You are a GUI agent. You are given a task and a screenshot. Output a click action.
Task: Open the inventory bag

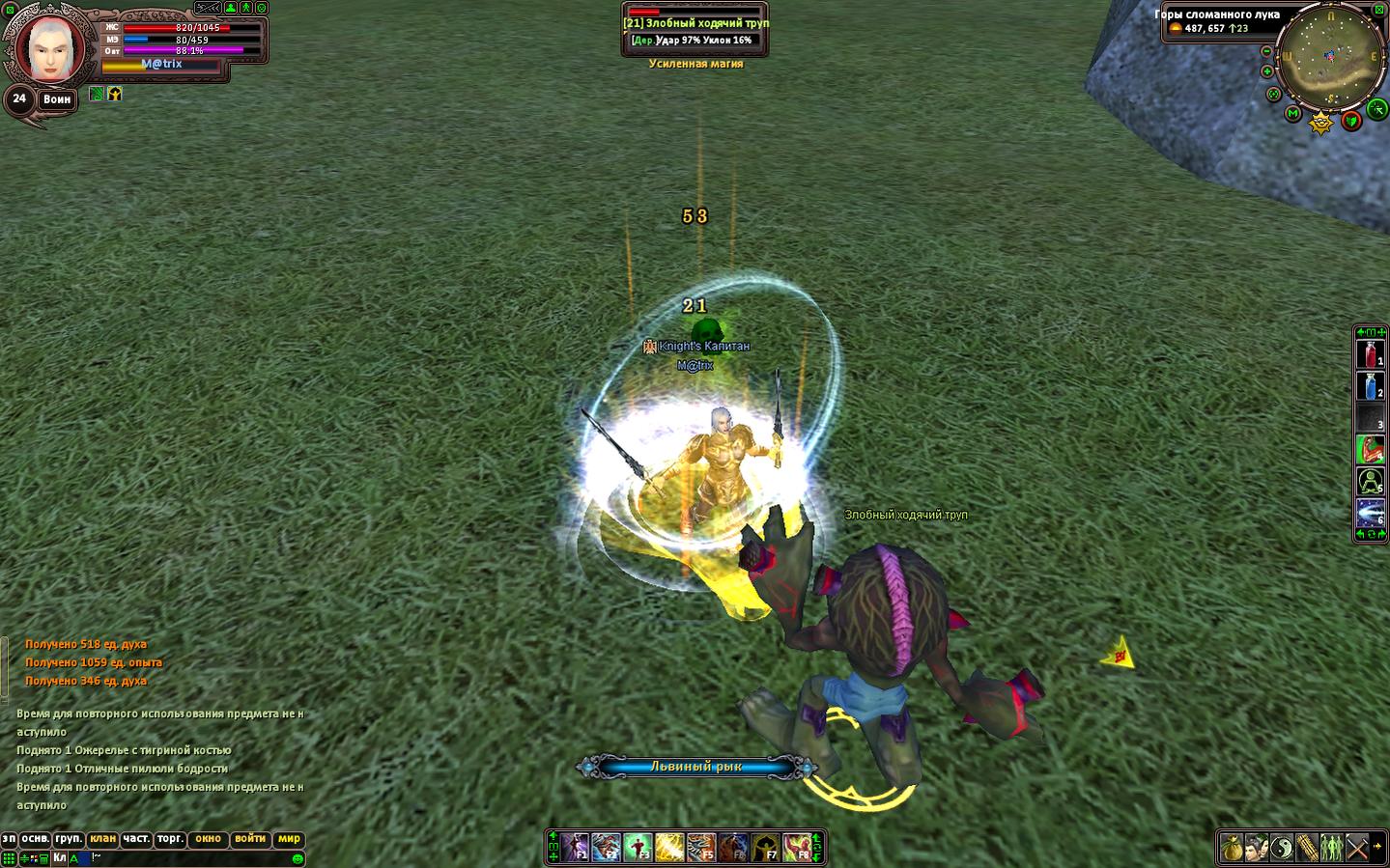pyautogui.click(x=1232, y=848)
